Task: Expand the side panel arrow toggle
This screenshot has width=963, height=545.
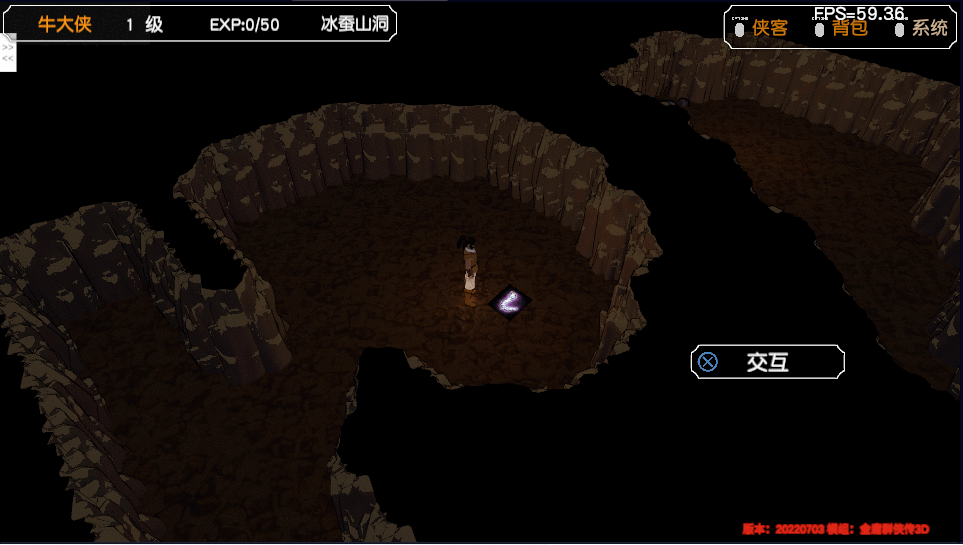Action: (x=8, y=53)
